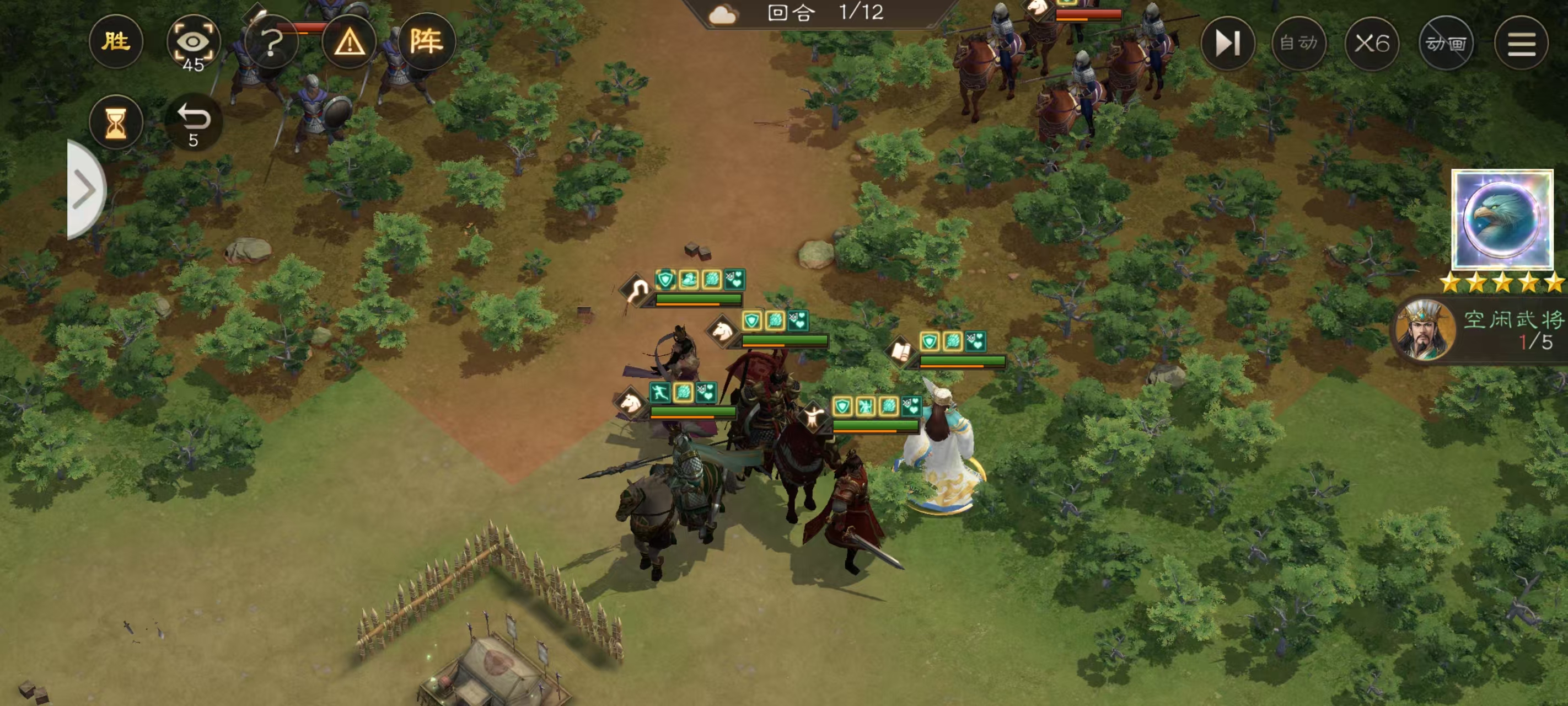Toggle the 动画 animation setting
1568x706 pixels.
click(1446, 43)
